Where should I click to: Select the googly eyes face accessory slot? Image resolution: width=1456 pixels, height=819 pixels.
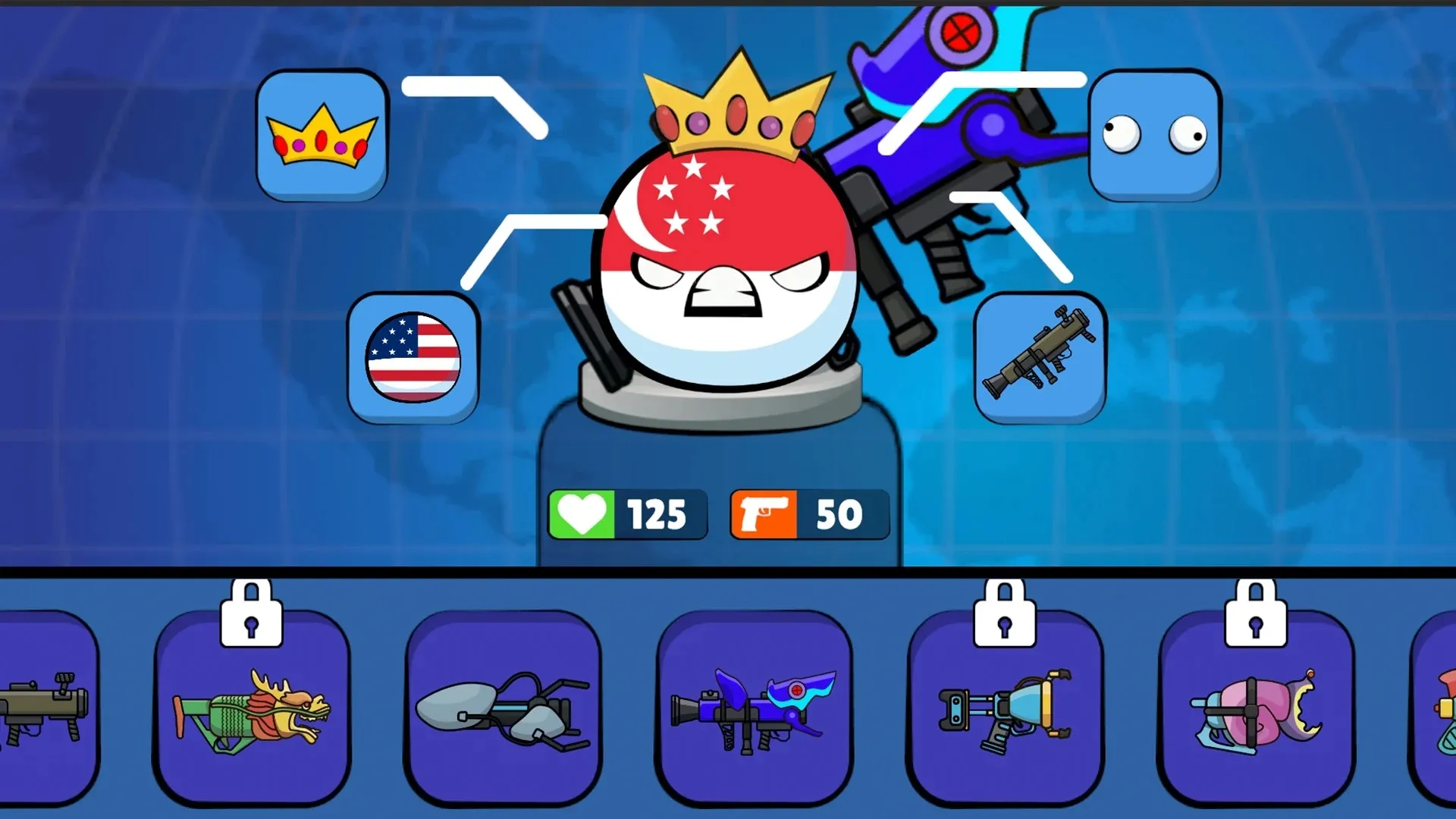tap(1153, 136)
